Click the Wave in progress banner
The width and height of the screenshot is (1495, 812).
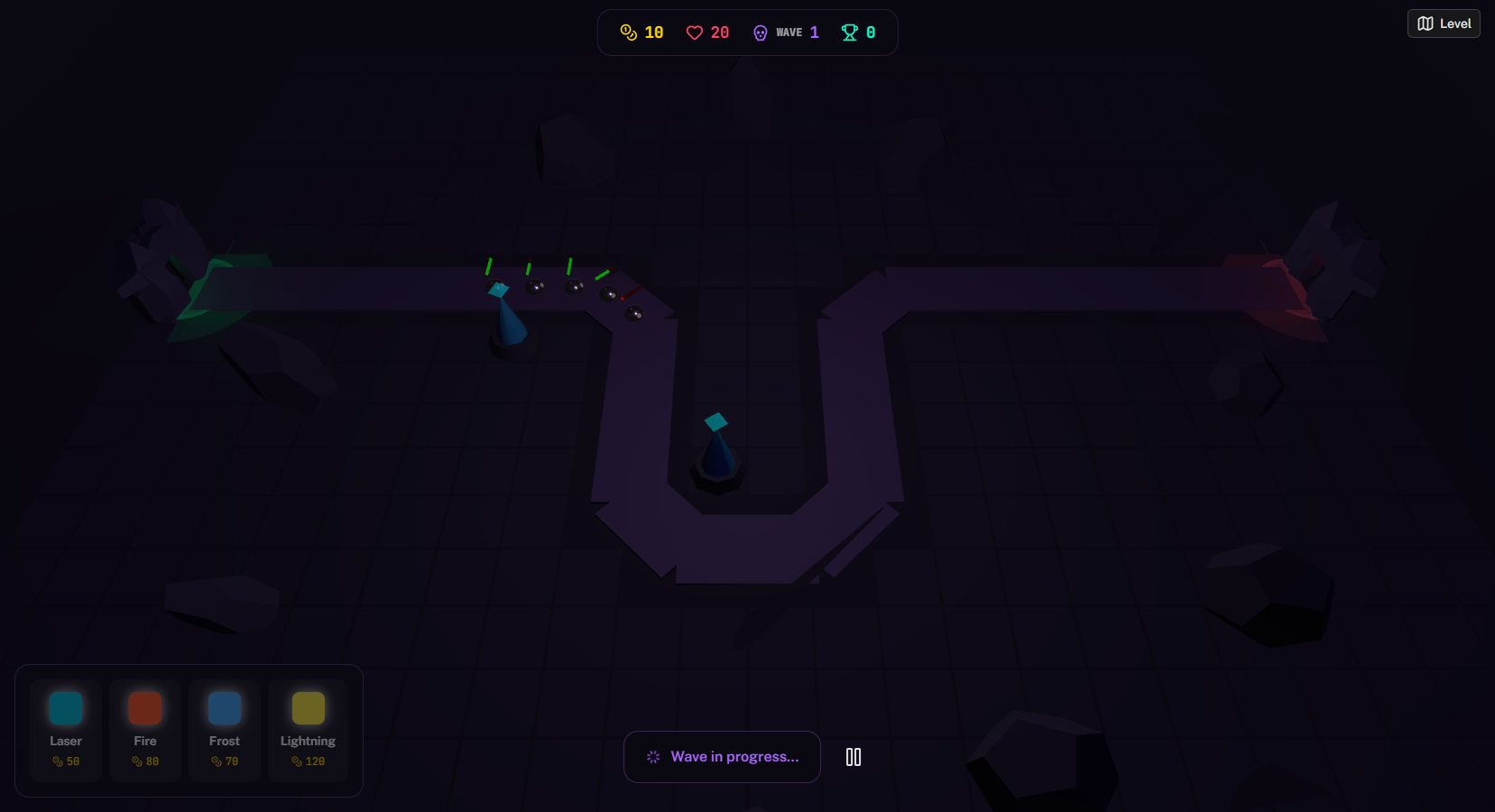point(722,757)
